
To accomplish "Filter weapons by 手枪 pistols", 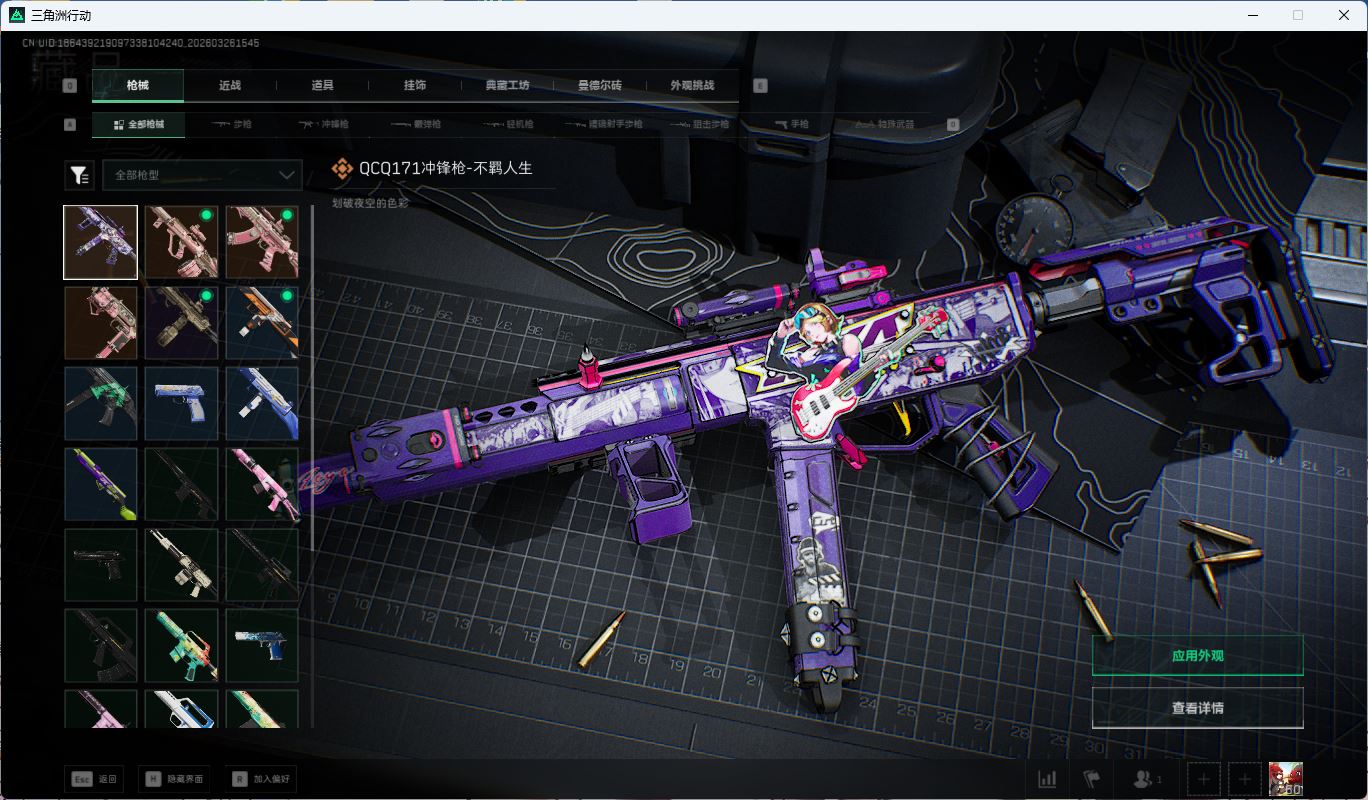I will (x=792, y=125).
